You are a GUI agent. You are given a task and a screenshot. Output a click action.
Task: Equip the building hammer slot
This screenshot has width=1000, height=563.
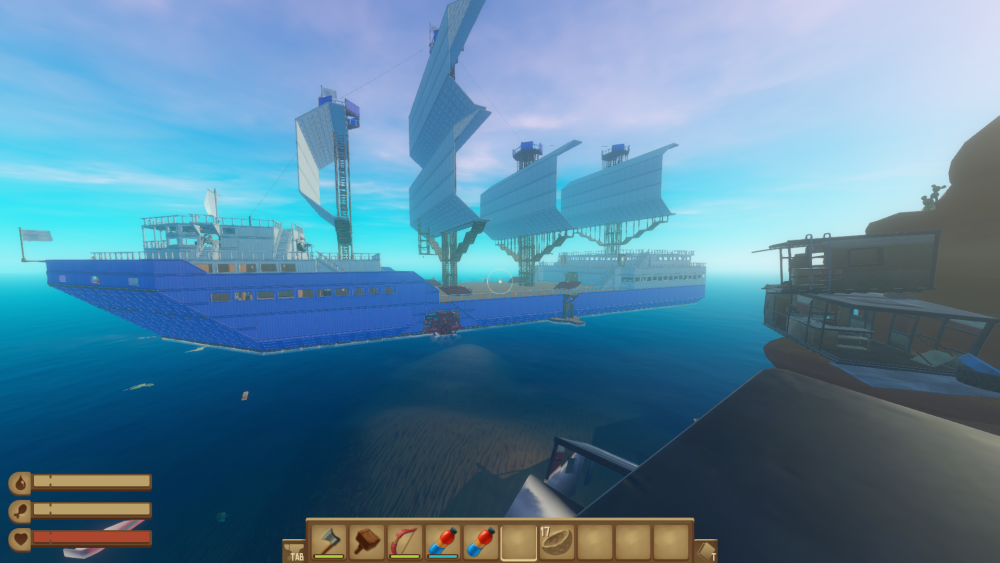pos(367,541)
